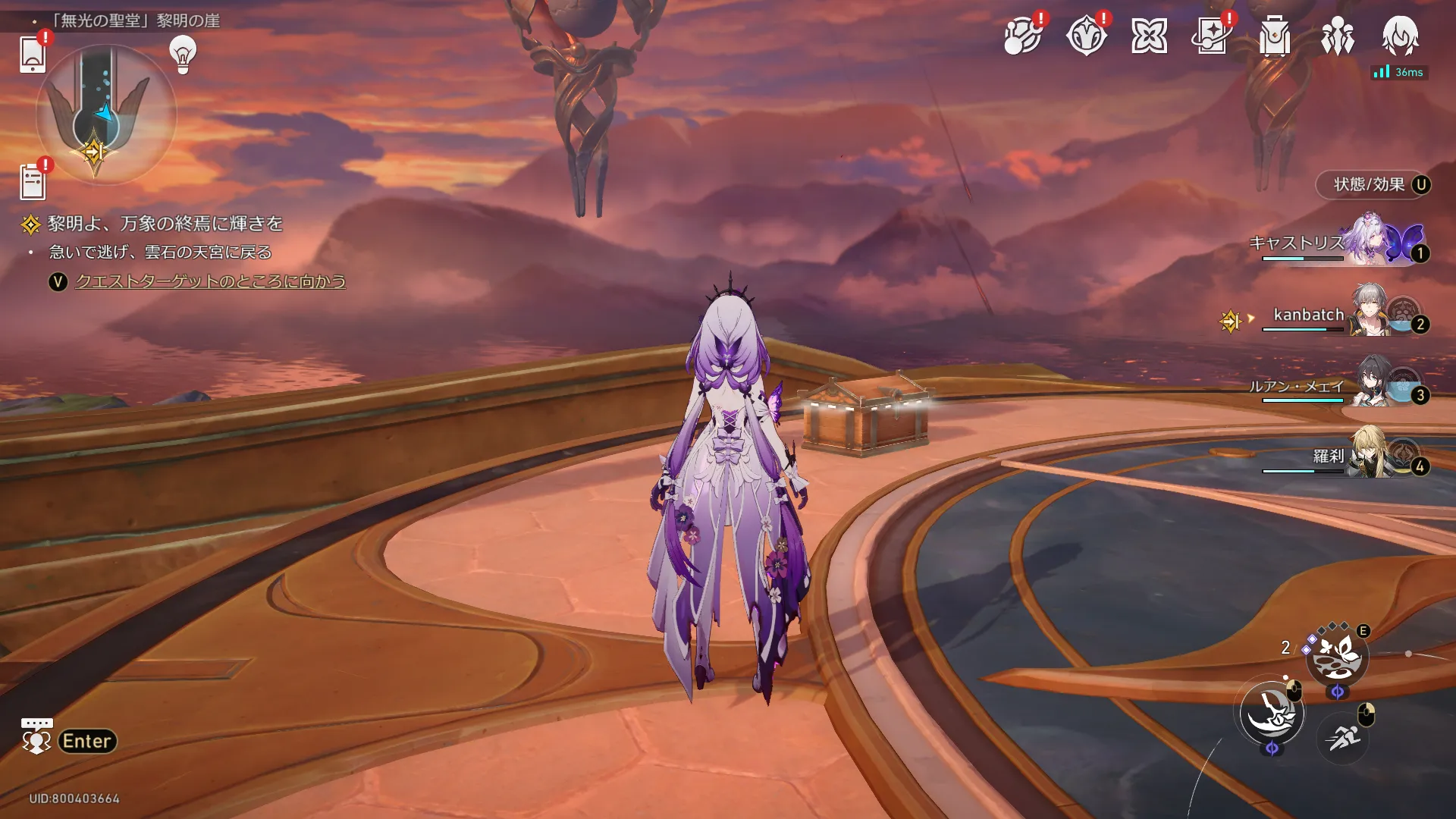The image size is (1456, 819).
Task: Open the inventory suitcase icon
Action: (1275, 36)
